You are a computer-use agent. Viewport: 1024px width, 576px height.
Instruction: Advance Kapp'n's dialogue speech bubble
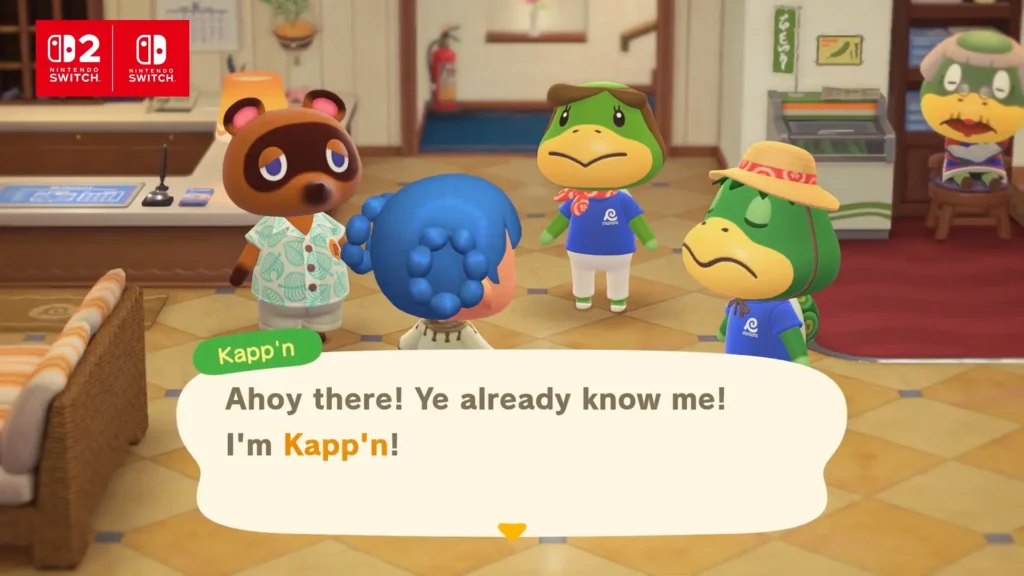coord(510,430)
